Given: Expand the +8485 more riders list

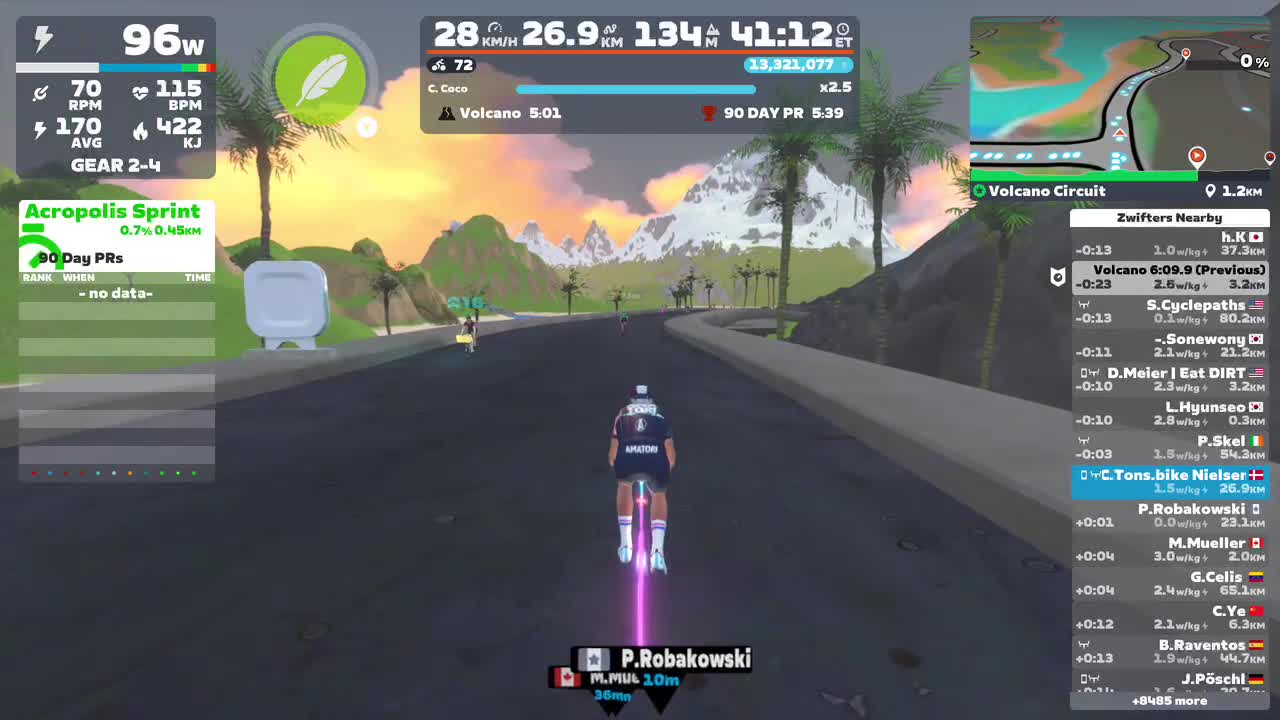Looking at the screenshot, I should point(1170,701).
